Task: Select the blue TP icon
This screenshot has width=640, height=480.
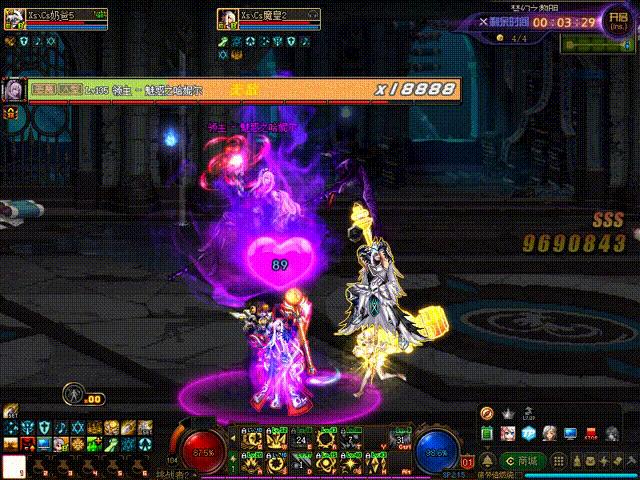Action: click(528, 434)
